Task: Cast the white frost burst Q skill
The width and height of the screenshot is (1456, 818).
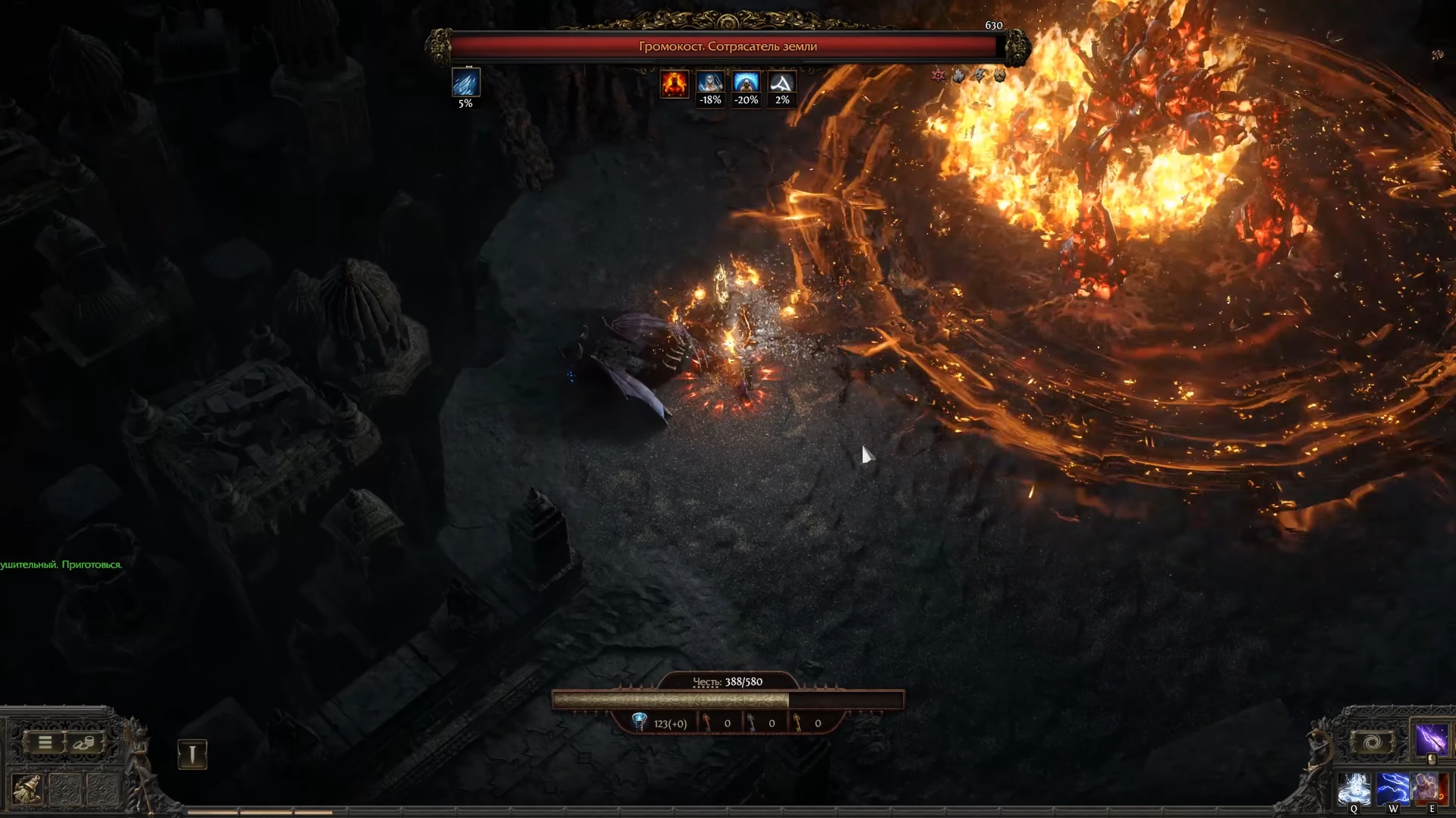Action: pyautogui.click(x=1354, y=790)
